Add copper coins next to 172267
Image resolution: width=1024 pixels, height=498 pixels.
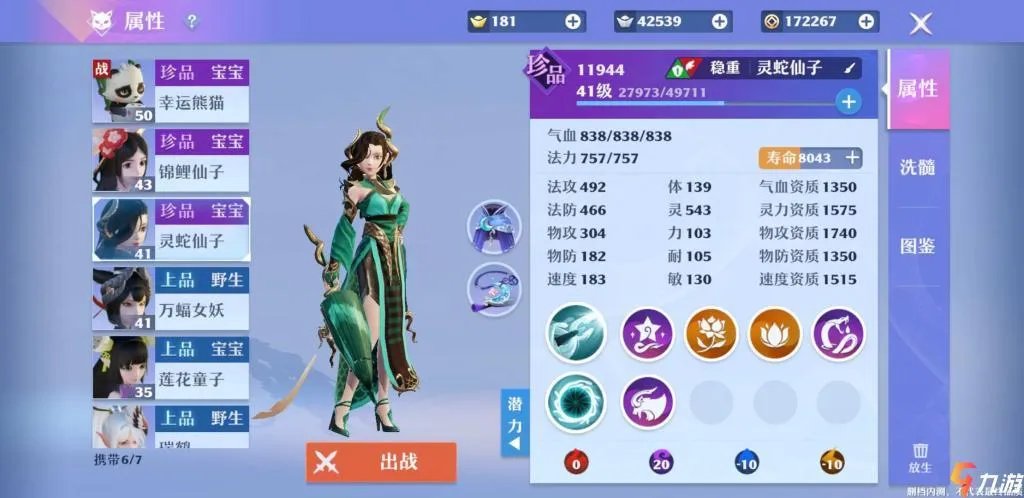(866, 21)
